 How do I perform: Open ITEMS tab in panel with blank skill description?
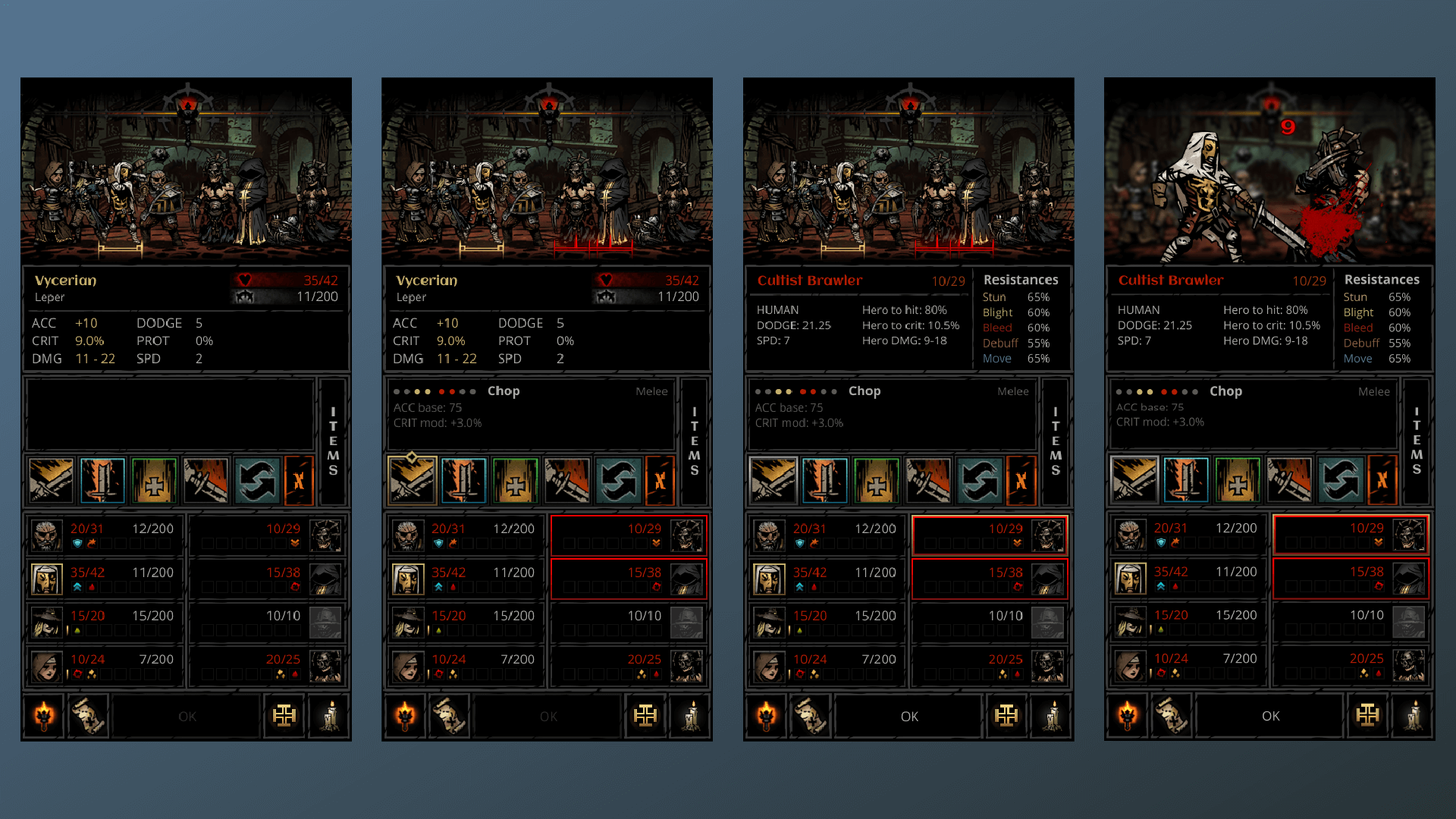click(333, 441)
